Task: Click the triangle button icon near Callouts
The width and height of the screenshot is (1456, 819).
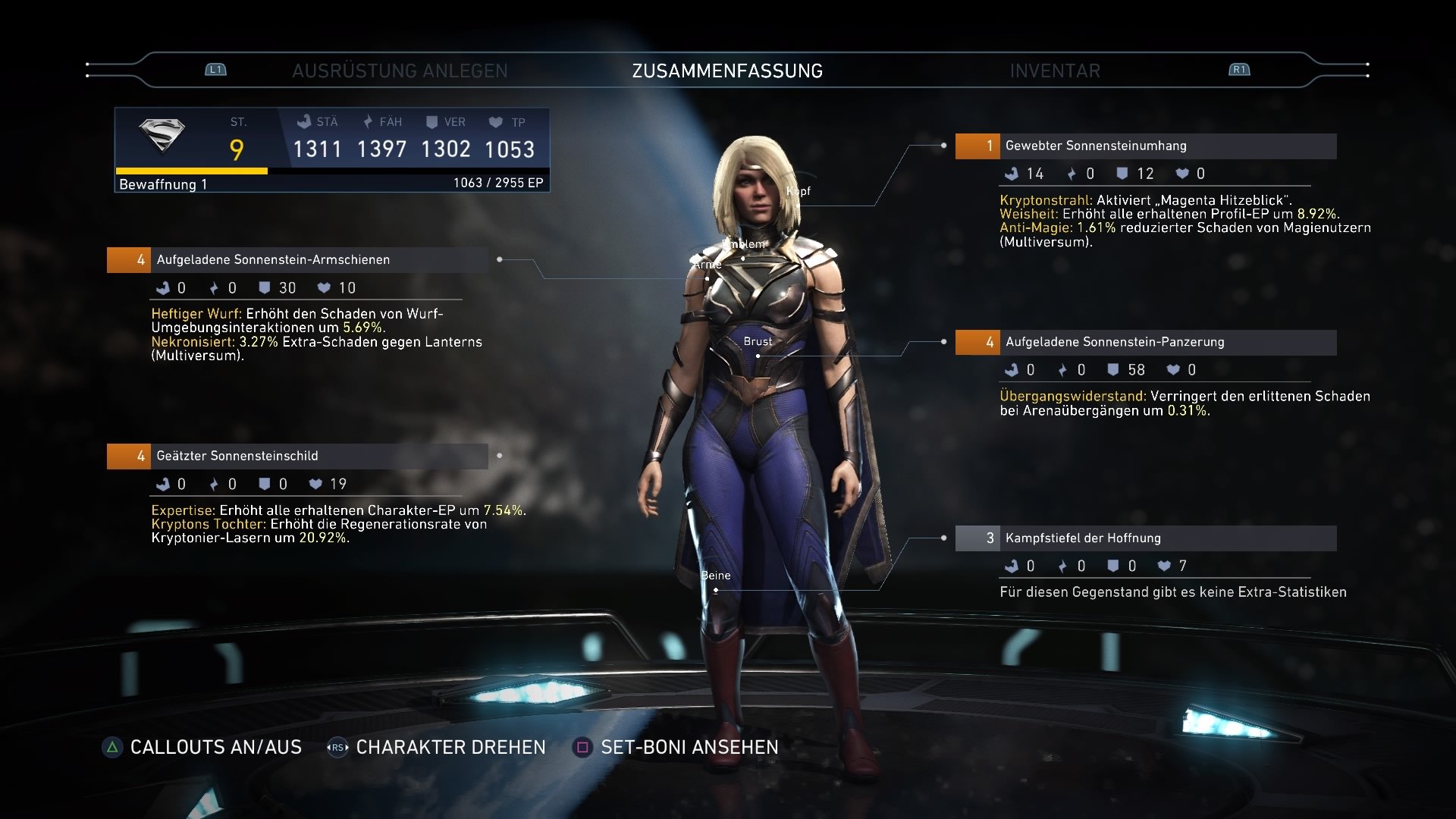Action: tap(111, 747)
